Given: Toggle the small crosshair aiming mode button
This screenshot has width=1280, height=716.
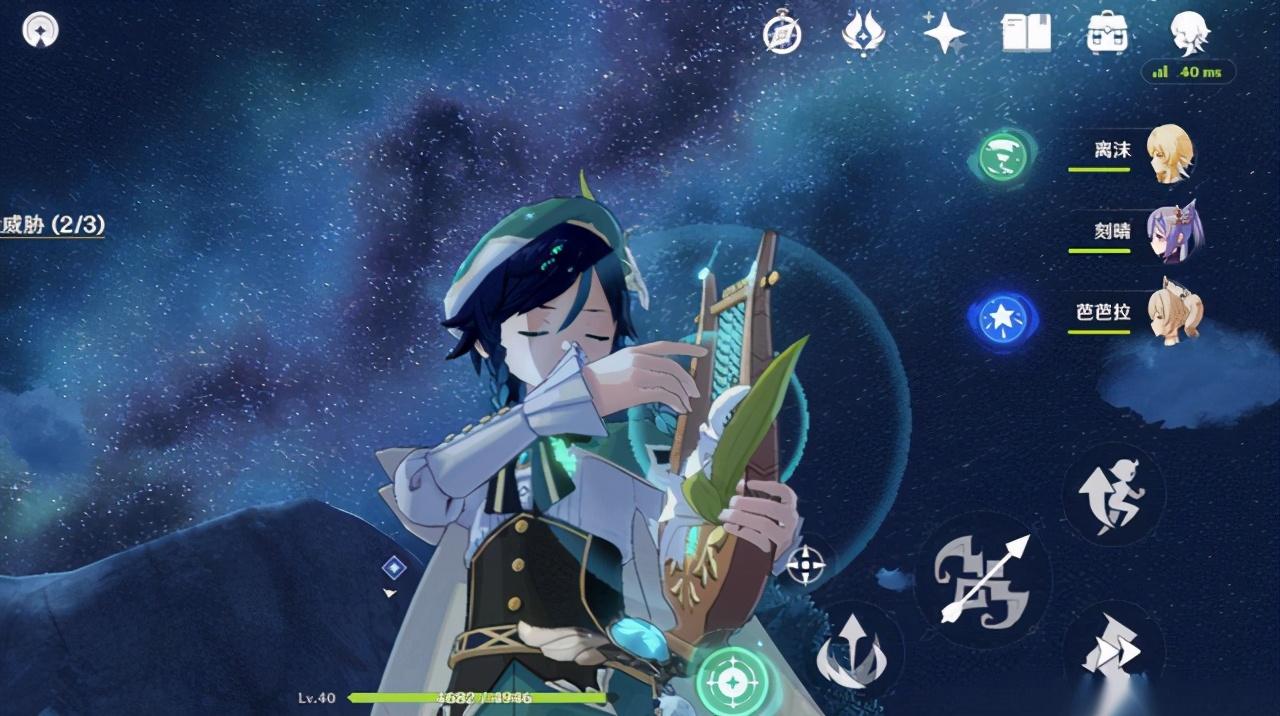Looking at the screenshot, I should [806, 565].
